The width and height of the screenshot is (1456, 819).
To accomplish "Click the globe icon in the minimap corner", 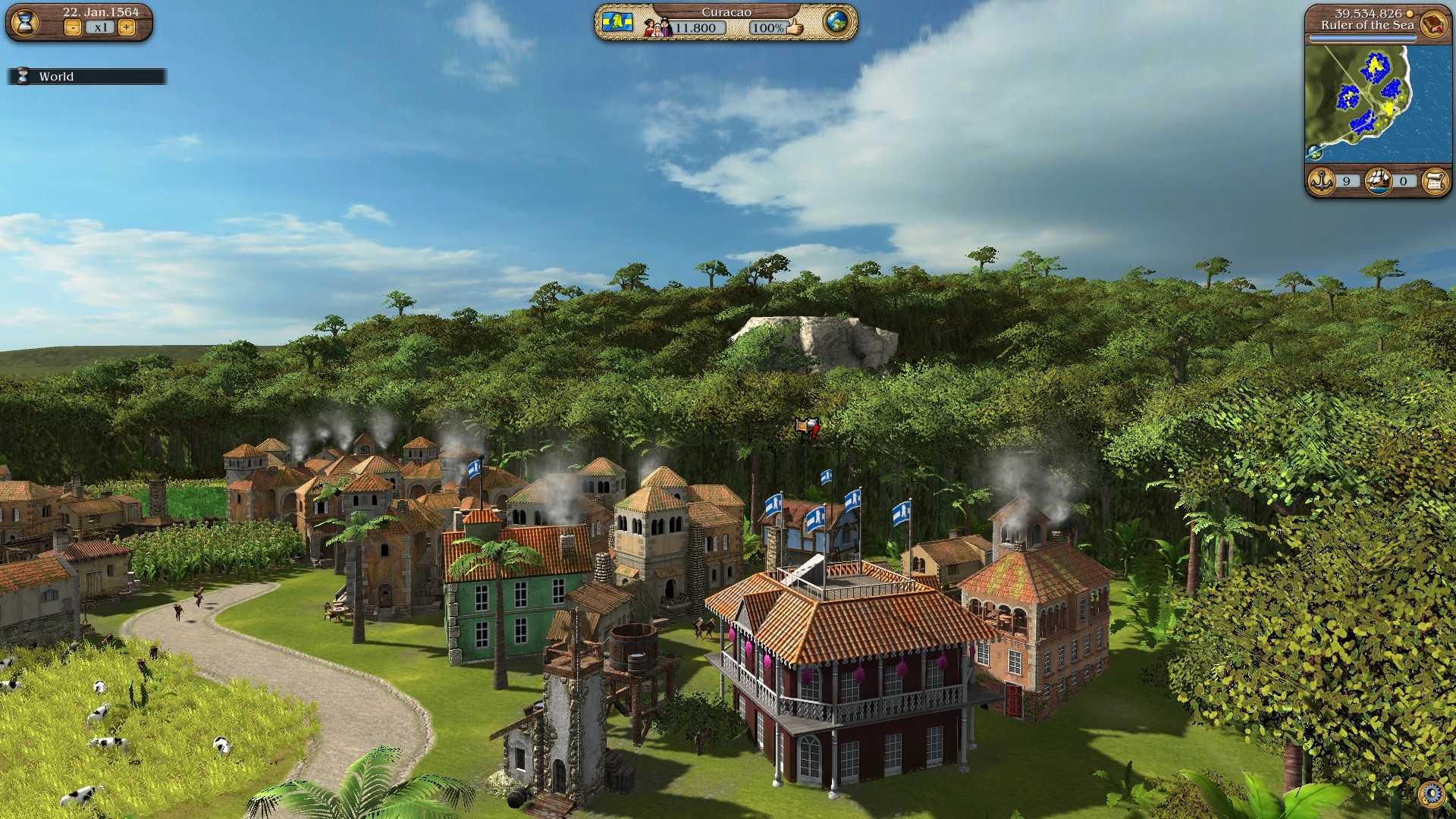I will pos(1314,152).
